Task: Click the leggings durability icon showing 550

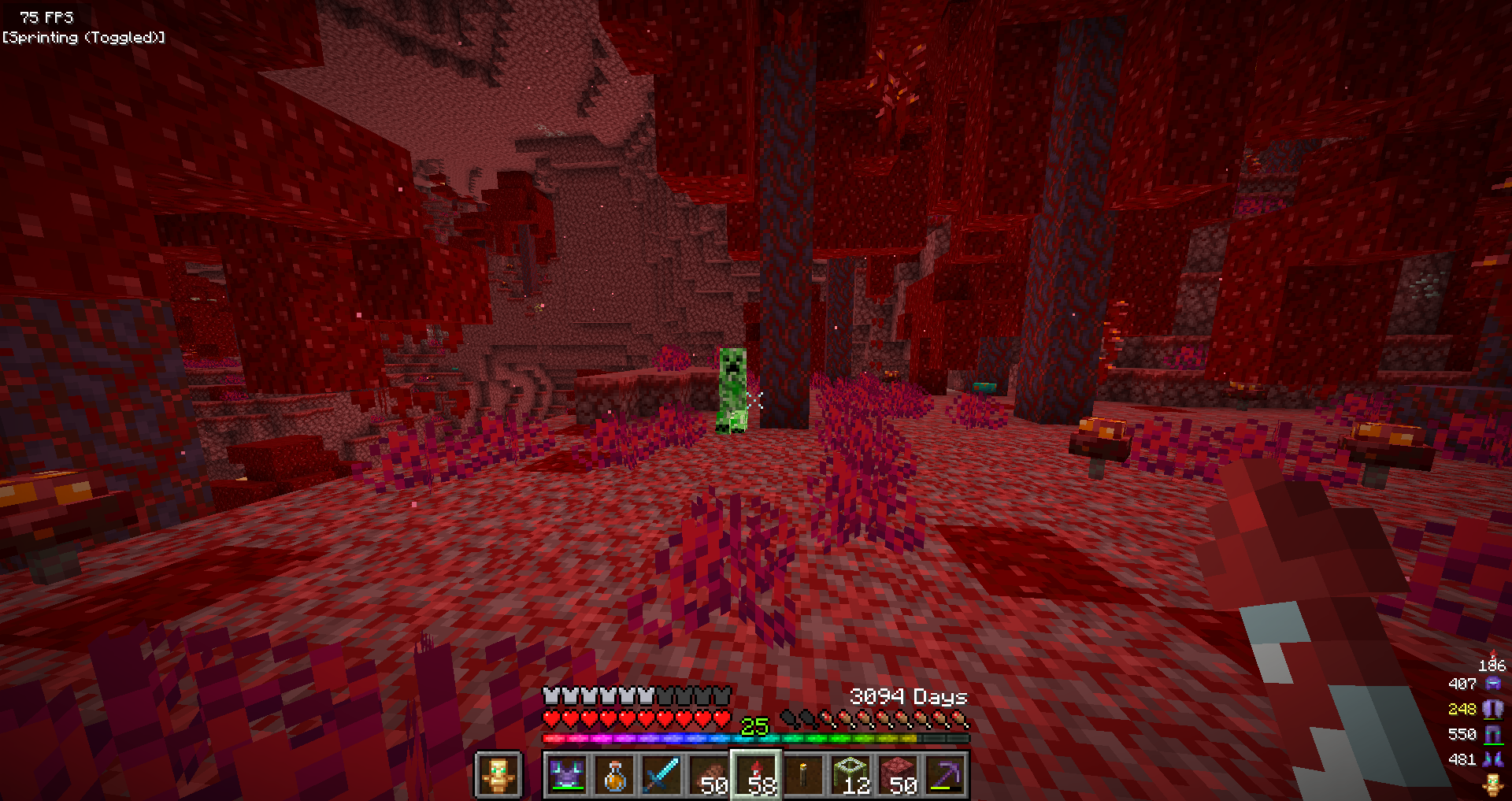Action: click(1492, 735)
